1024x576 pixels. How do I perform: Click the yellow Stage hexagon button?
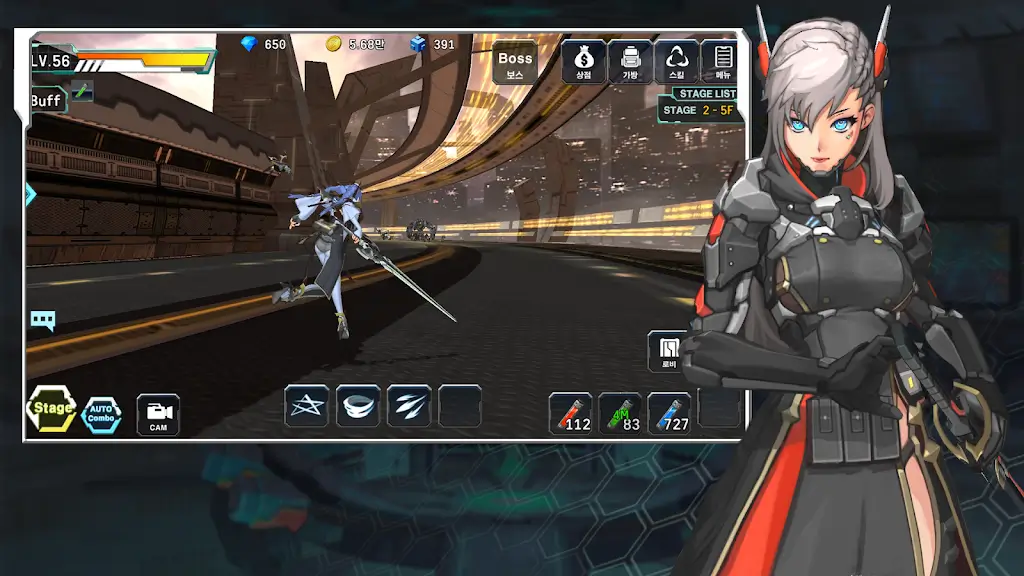point(52,409)
